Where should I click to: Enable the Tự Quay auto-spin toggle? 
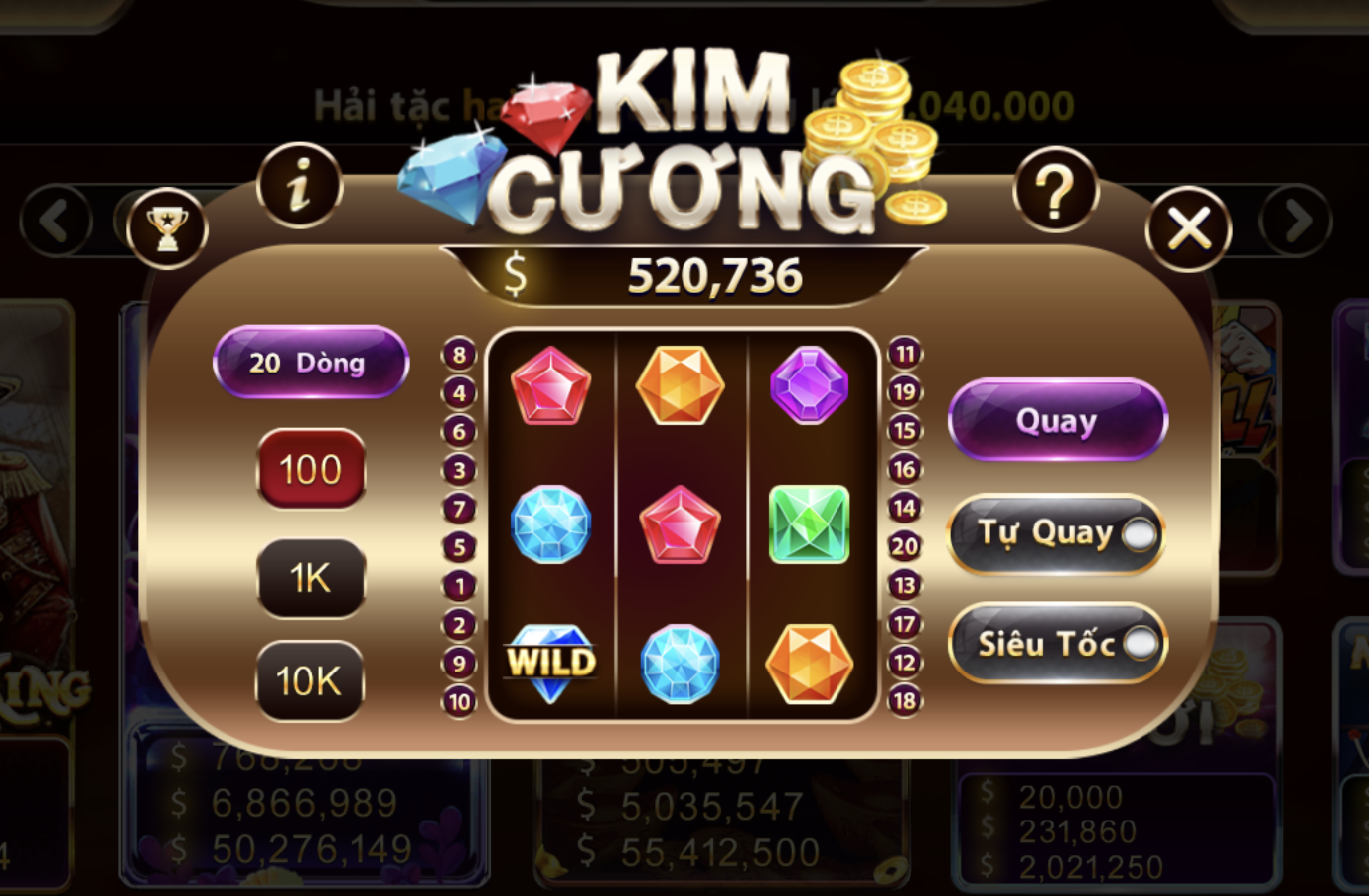[x=1138, y=534]
